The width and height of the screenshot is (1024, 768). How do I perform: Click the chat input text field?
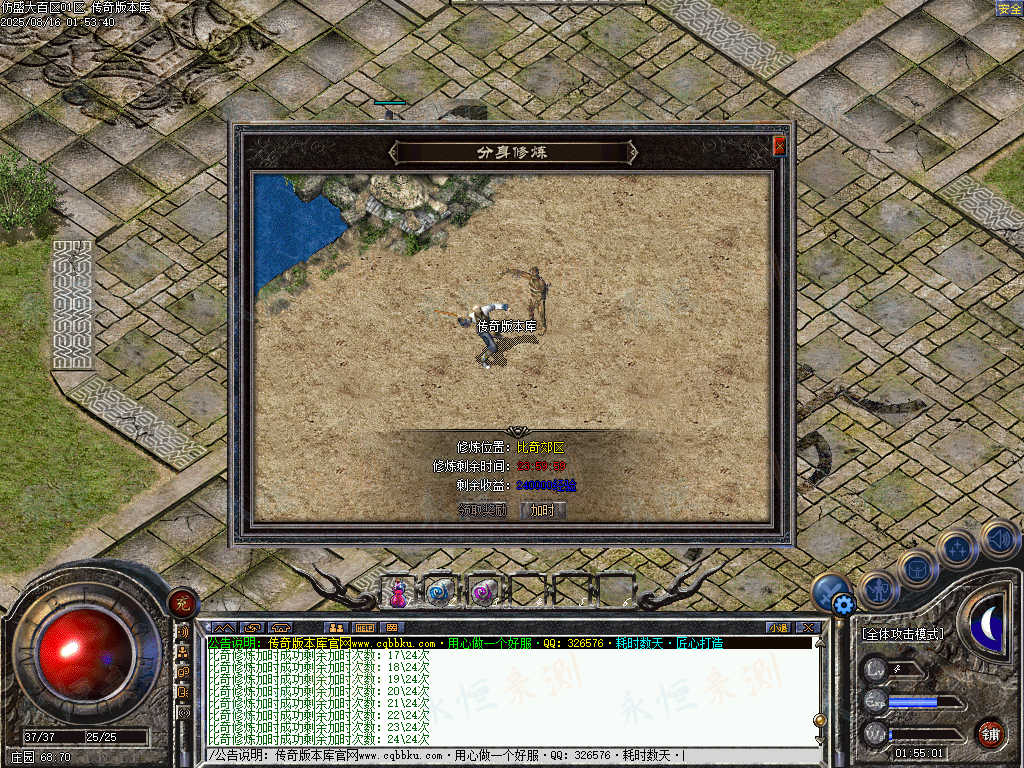pyautogui.click(x=500, y=755)
